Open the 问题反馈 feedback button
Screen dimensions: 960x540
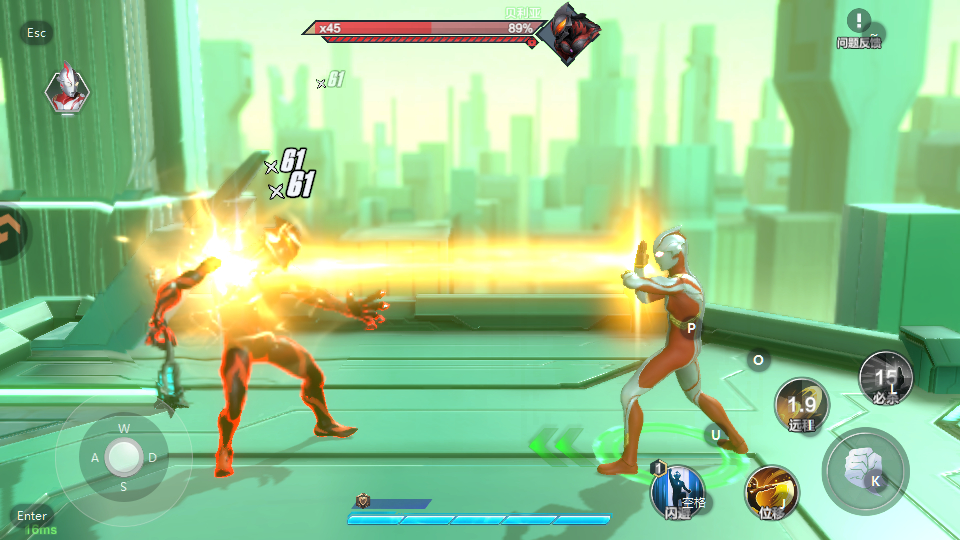(859, 28)
